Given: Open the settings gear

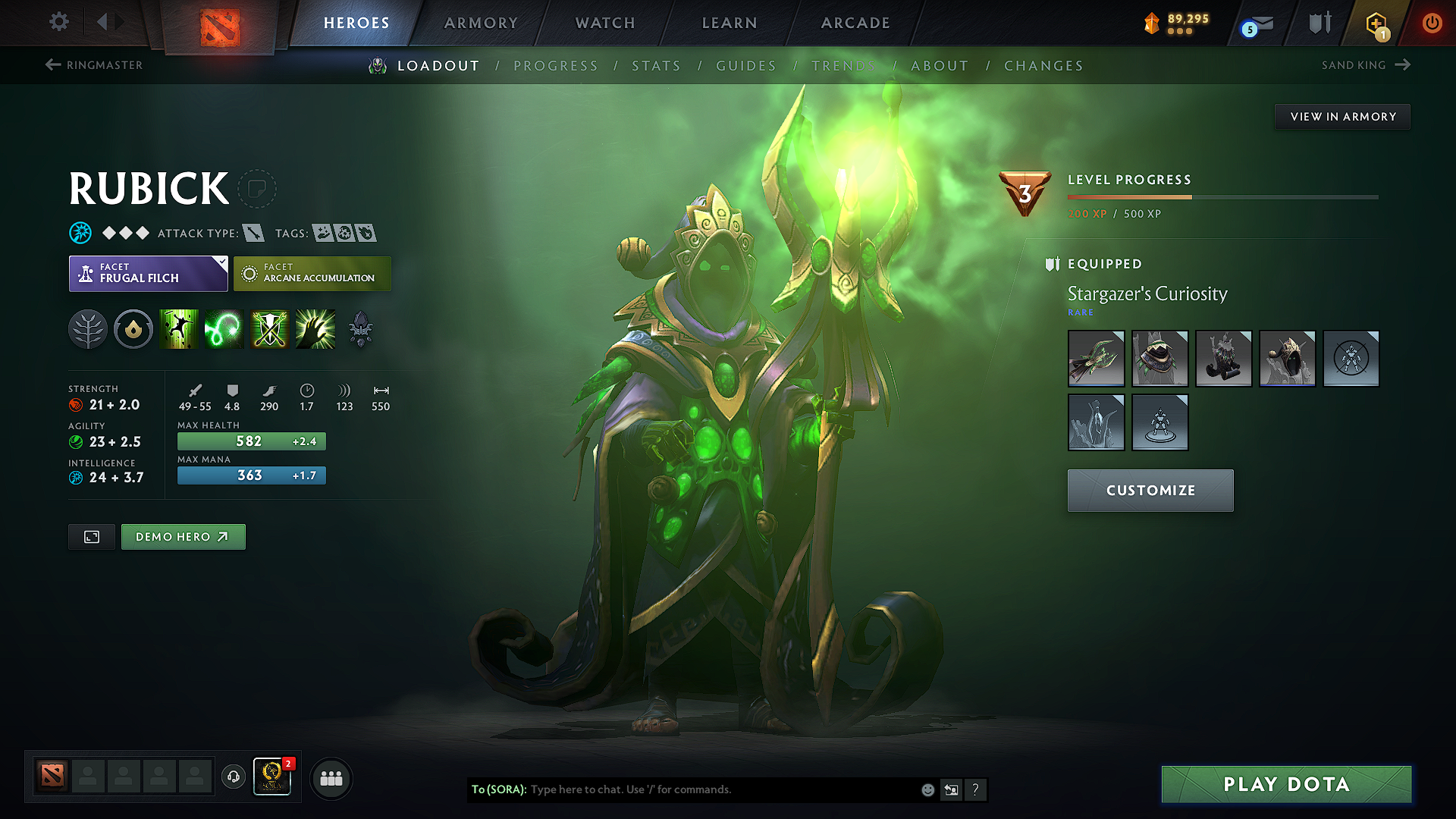Looking at the screenshot, I should click(x=58, y=22).
